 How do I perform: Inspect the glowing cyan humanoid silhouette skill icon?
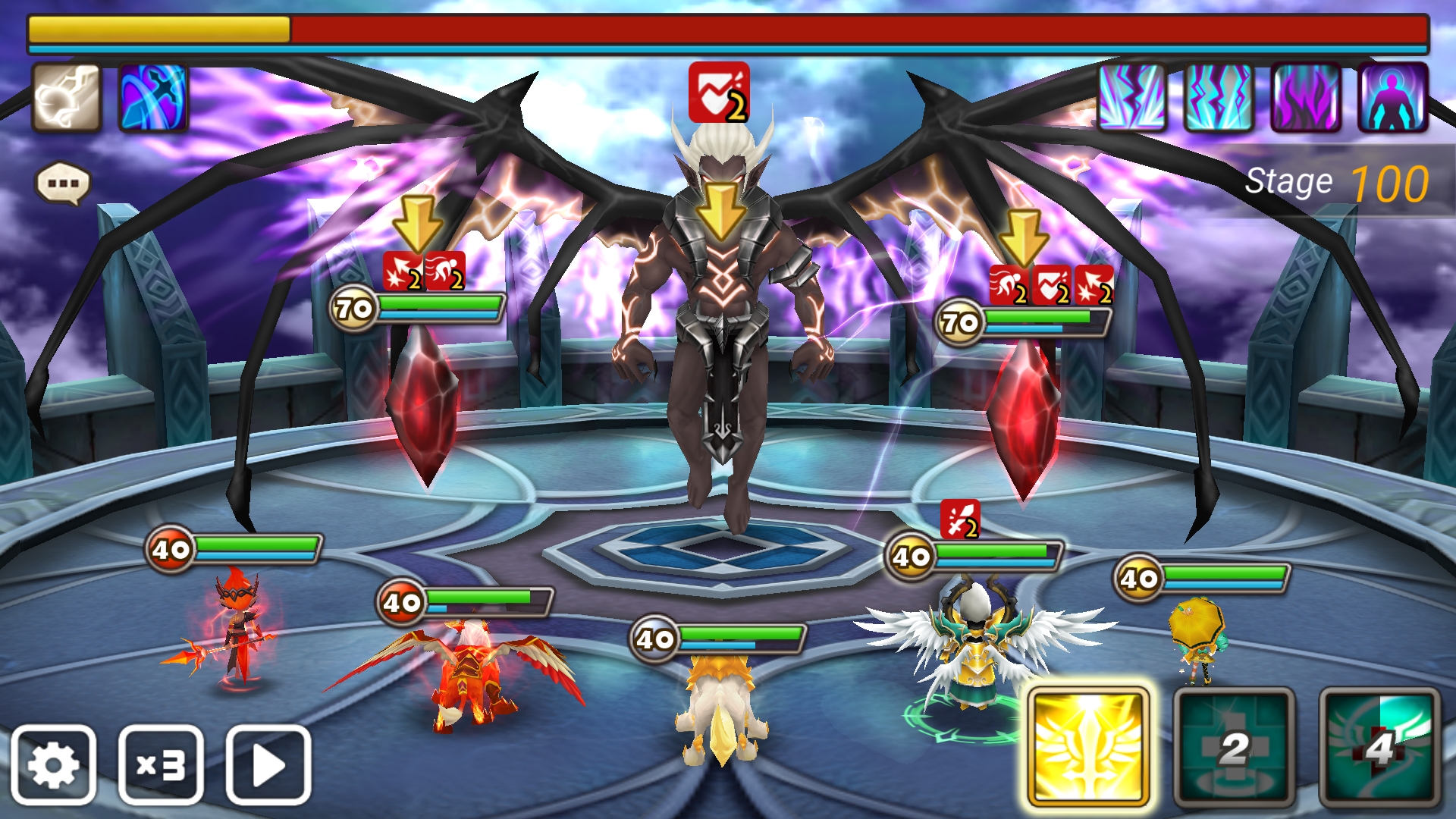pyautogui.click(x=1393, y=98)
